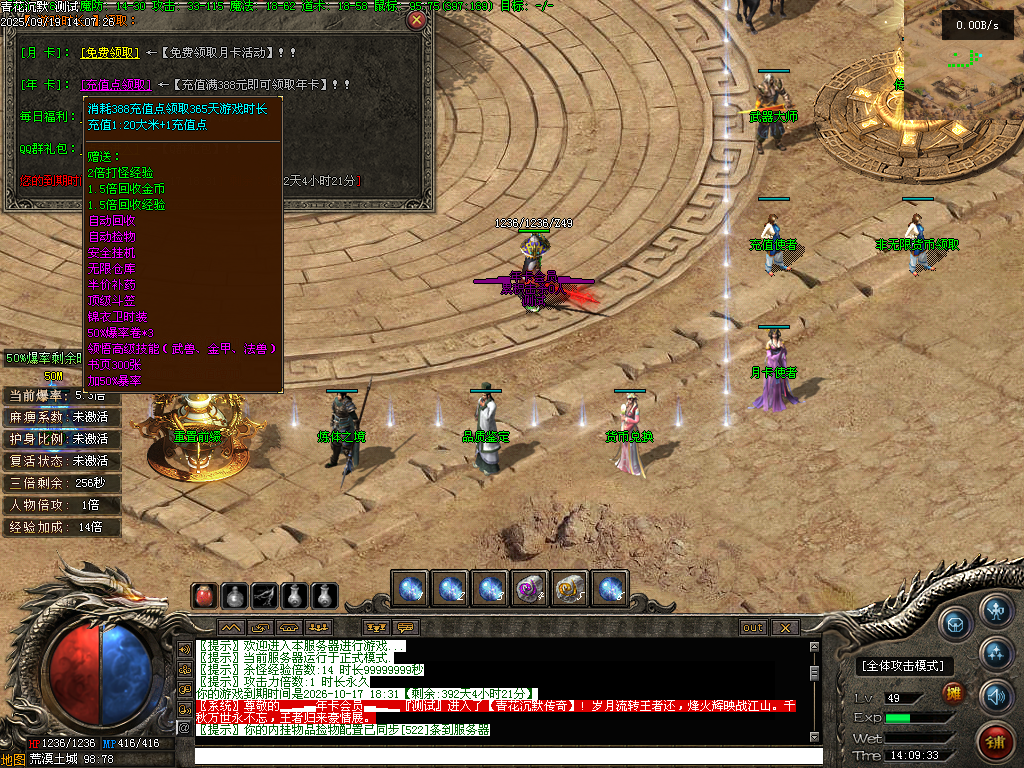Open the orange stall (摊) button
The height and width of the screenshot is (768, 1024).
(x=954, y=695)
